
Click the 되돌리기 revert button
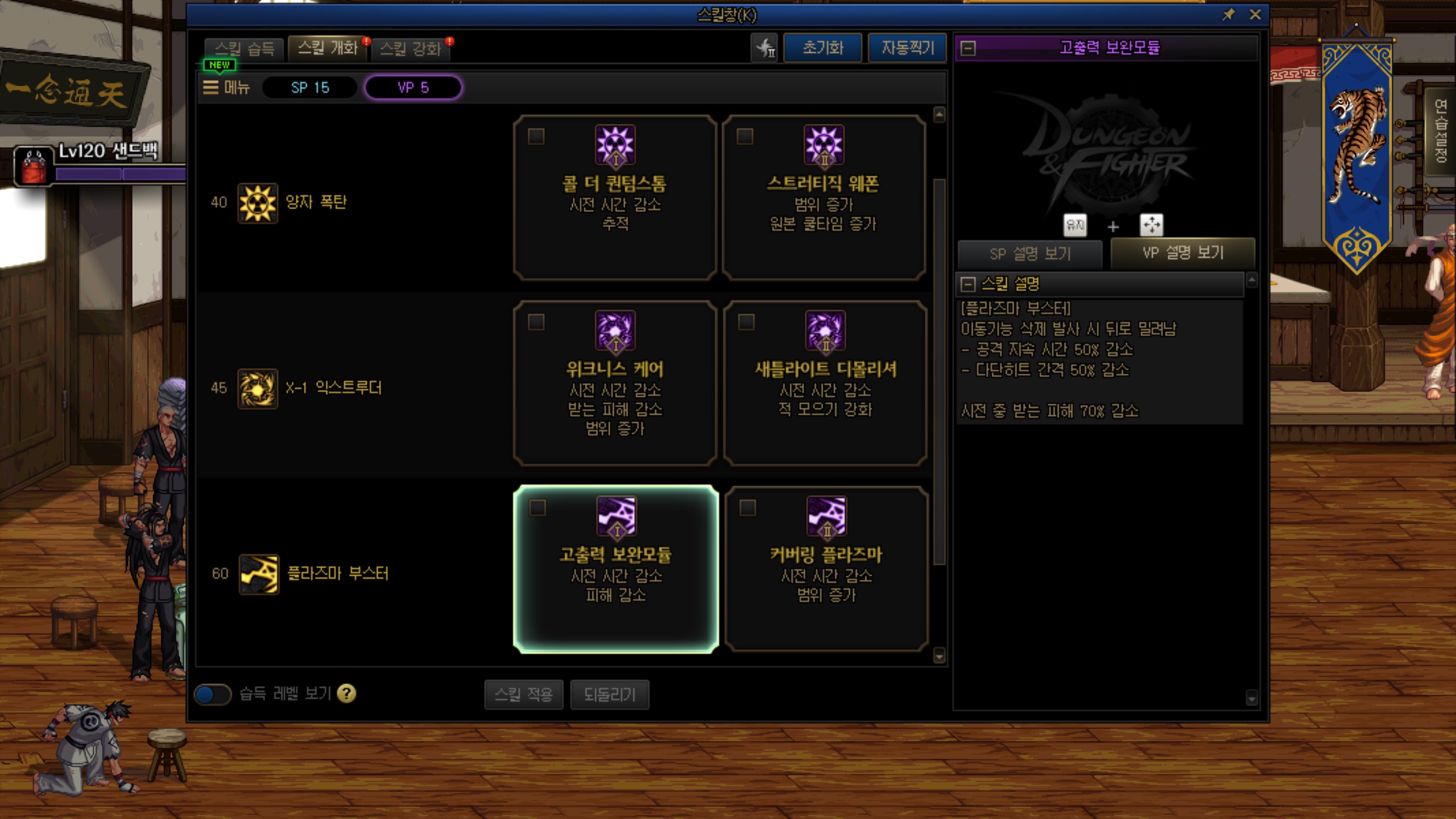click(609, 694)
